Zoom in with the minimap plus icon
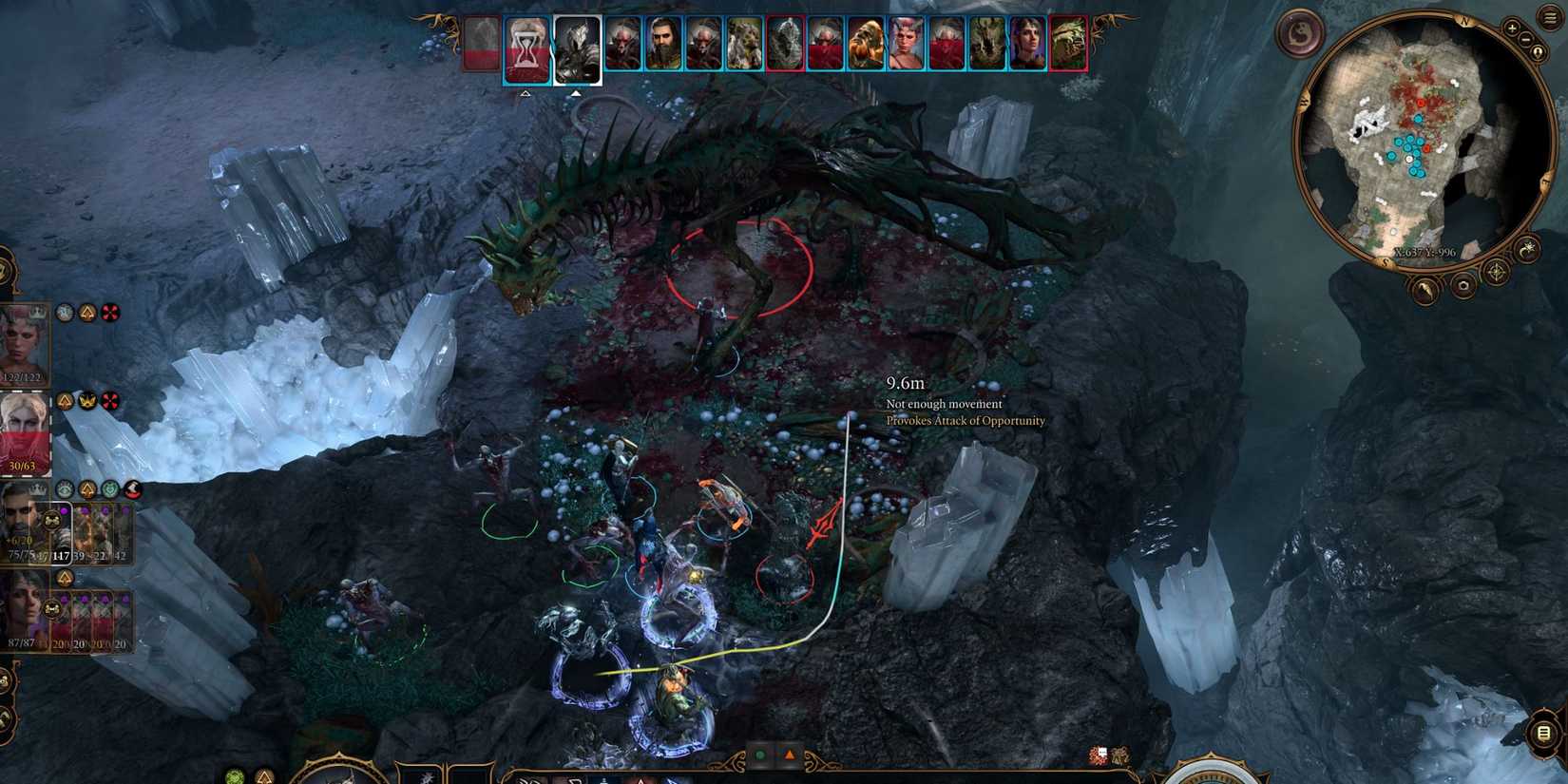1568x784 pixels. pyautogui.click(x=1512, y=29)
